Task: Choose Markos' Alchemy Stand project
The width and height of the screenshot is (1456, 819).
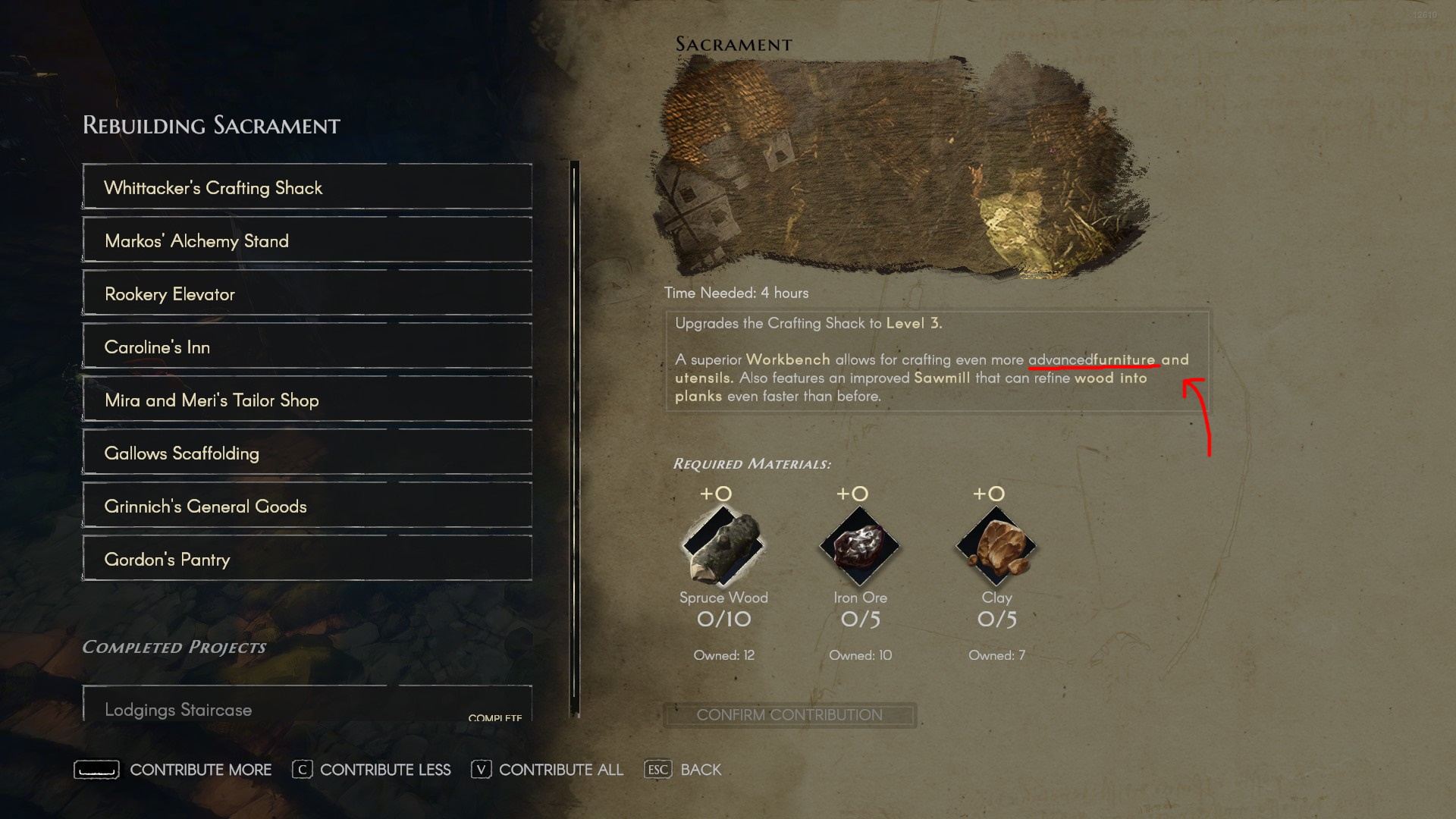Action: (x=306, y=240)
